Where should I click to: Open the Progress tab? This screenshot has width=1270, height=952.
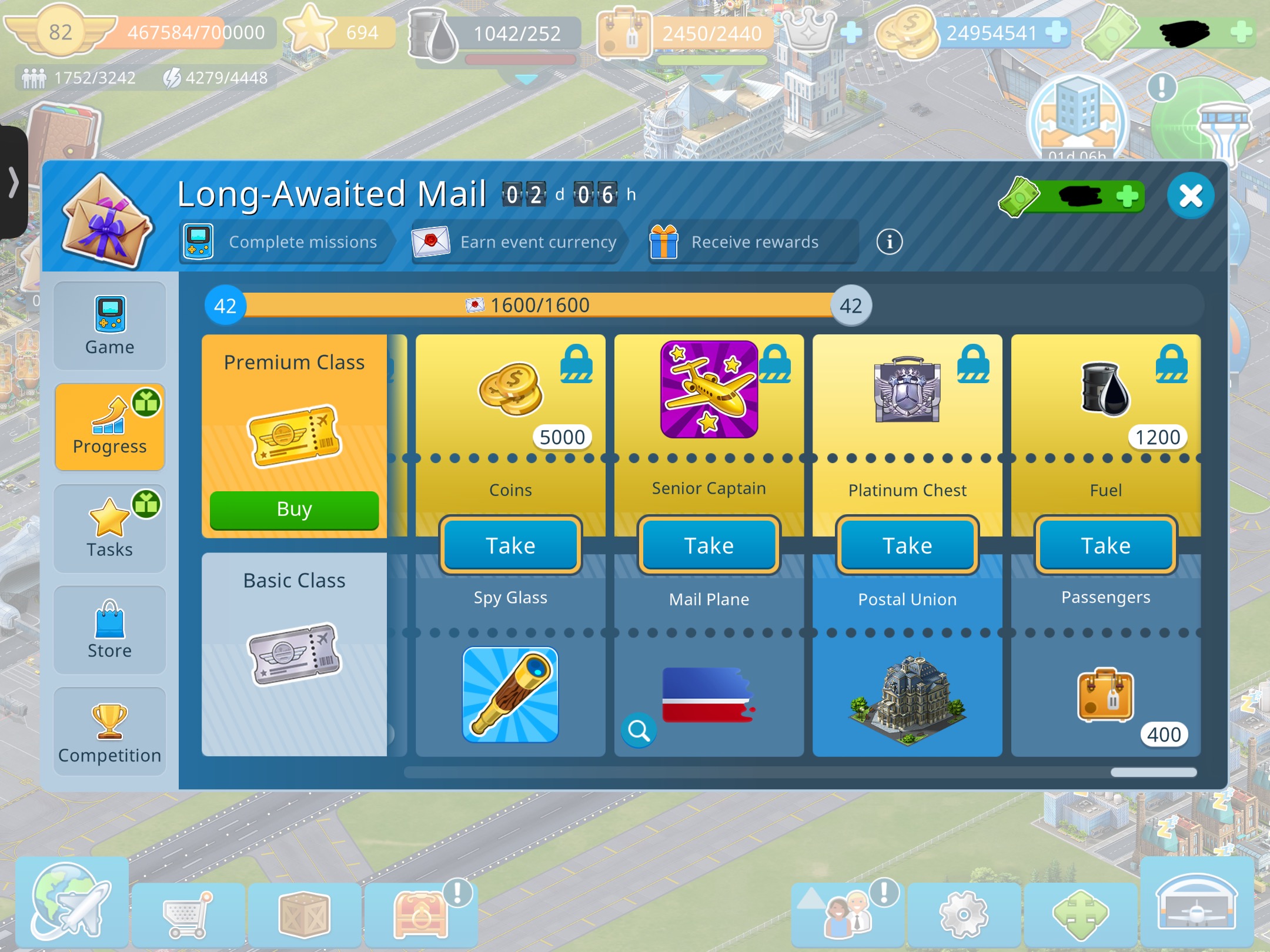coord(109,427)
